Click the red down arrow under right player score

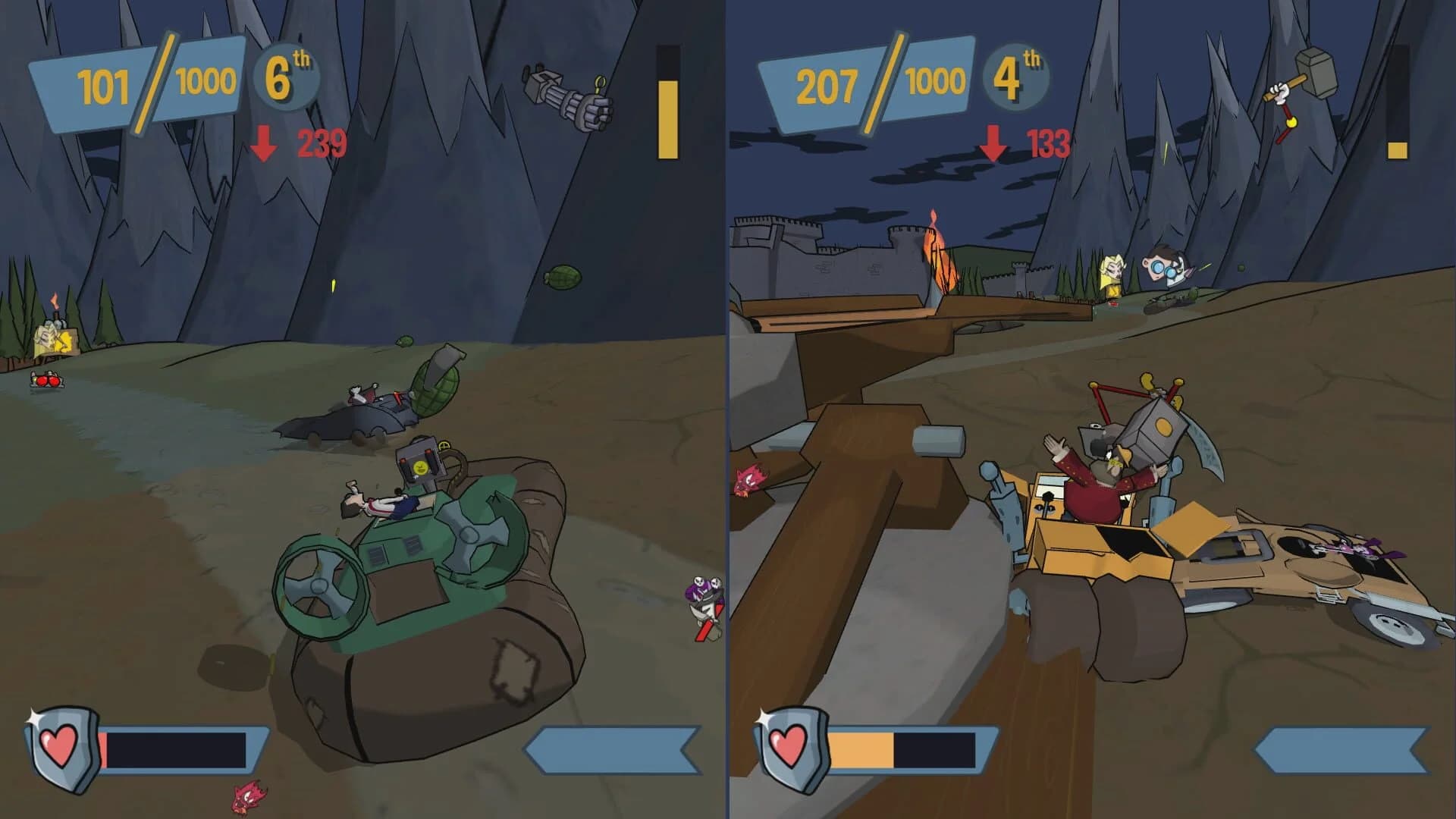click(993, 143)
